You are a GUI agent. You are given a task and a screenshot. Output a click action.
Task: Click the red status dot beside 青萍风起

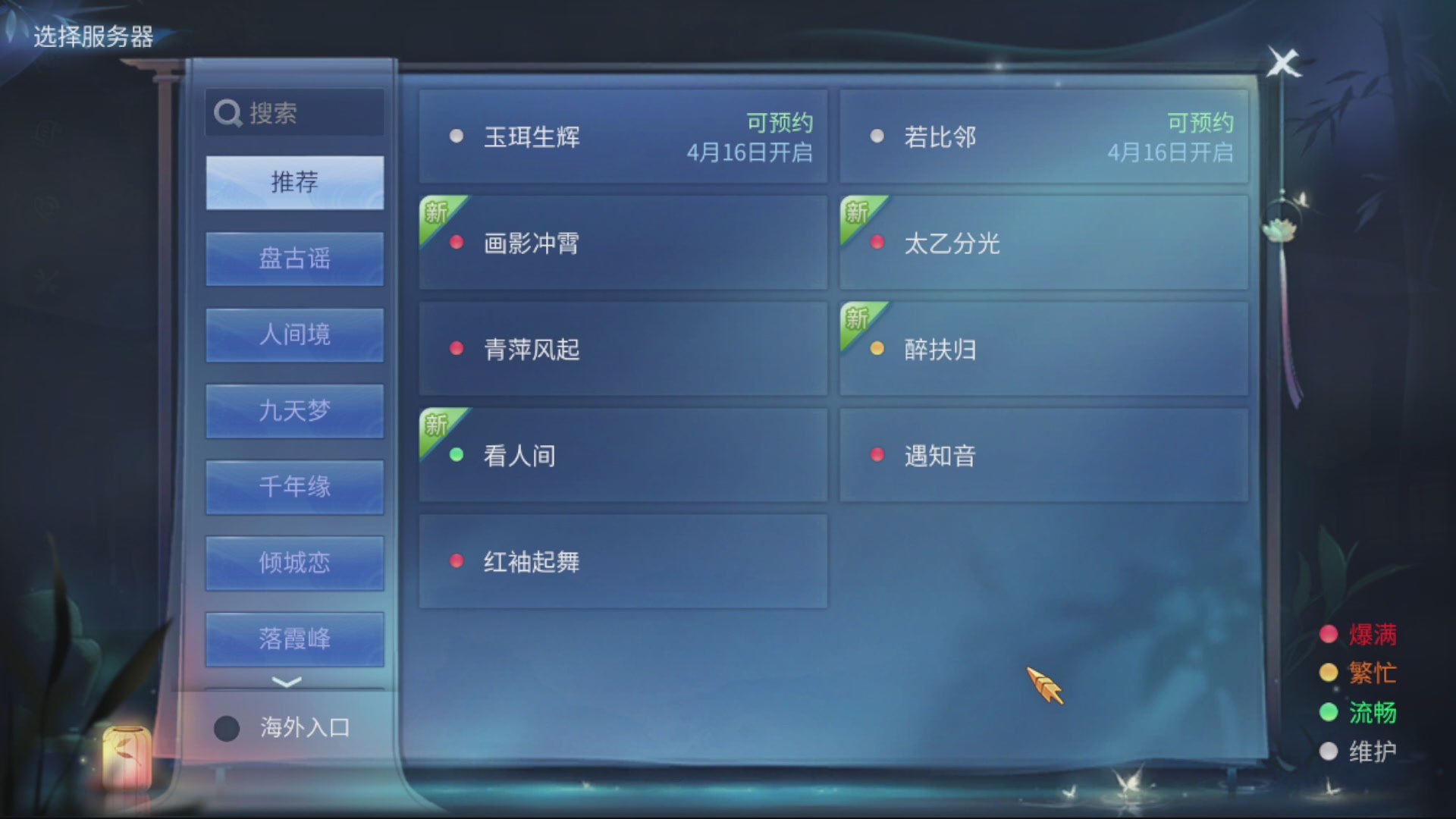456,349
